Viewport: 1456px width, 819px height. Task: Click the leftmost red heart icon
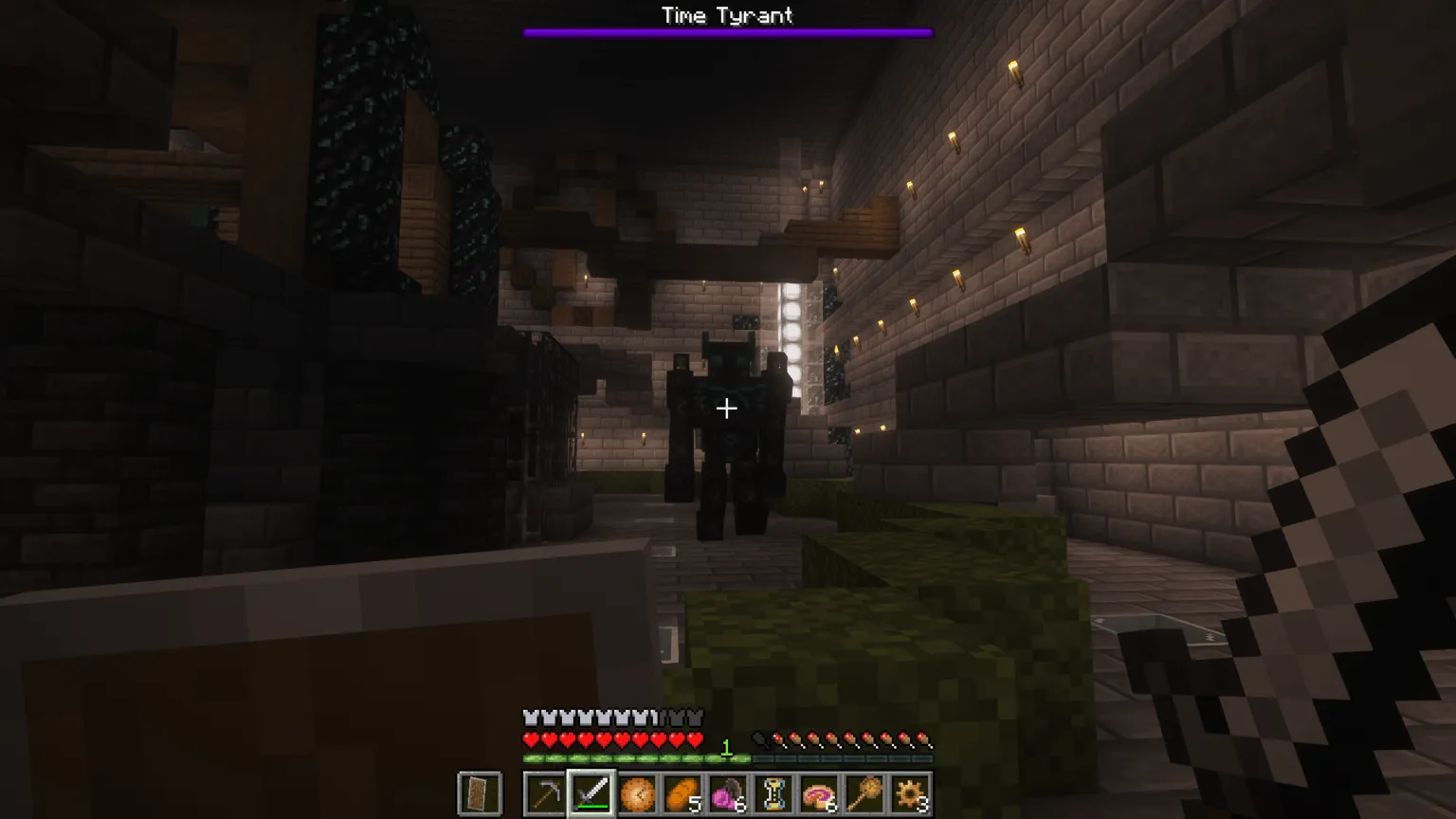(529, 737)
